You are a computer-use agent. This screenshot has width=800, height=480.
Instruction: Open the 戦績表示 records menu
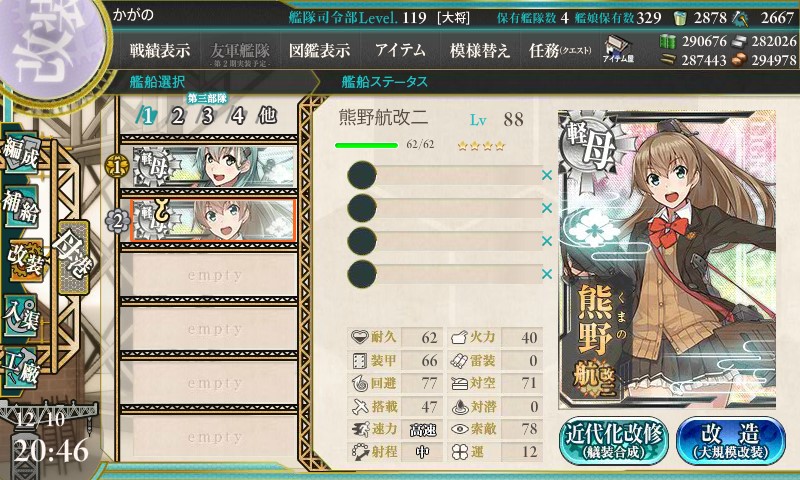tap(160, 50)
